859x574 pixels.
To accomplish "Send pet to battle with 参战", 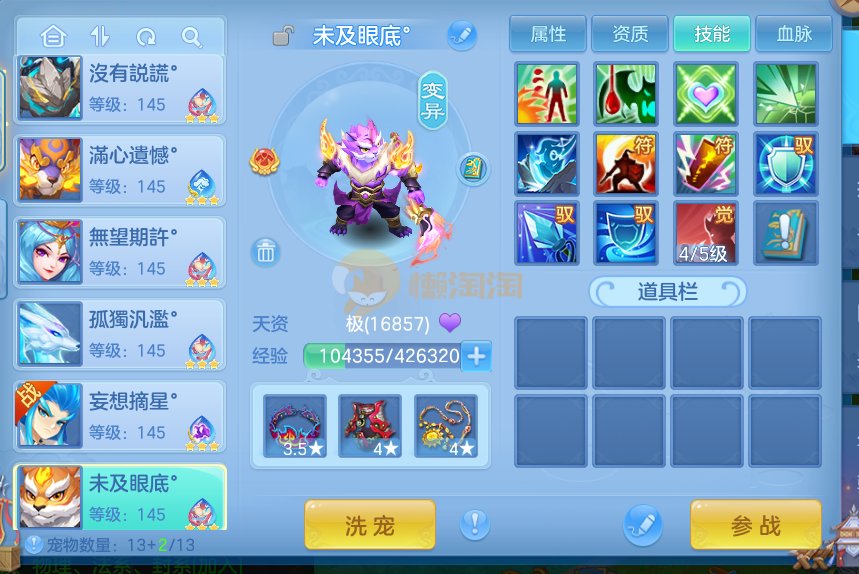I will [755, 525].
